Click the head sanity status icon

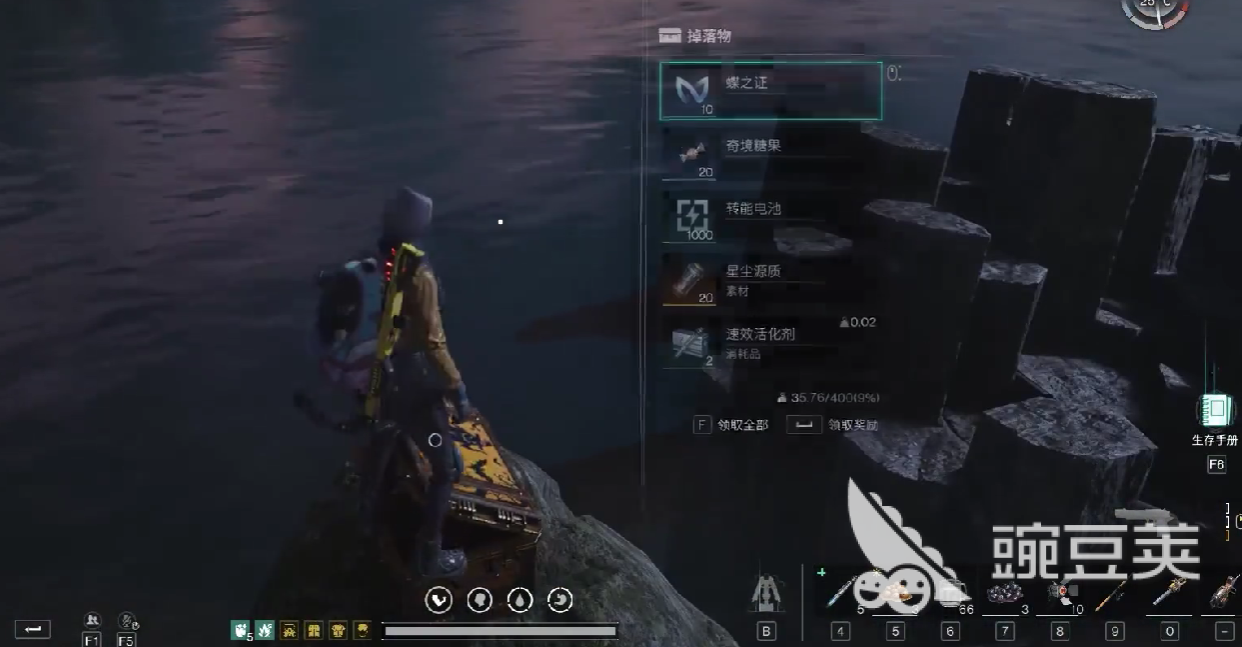click(x=480, y=599)
